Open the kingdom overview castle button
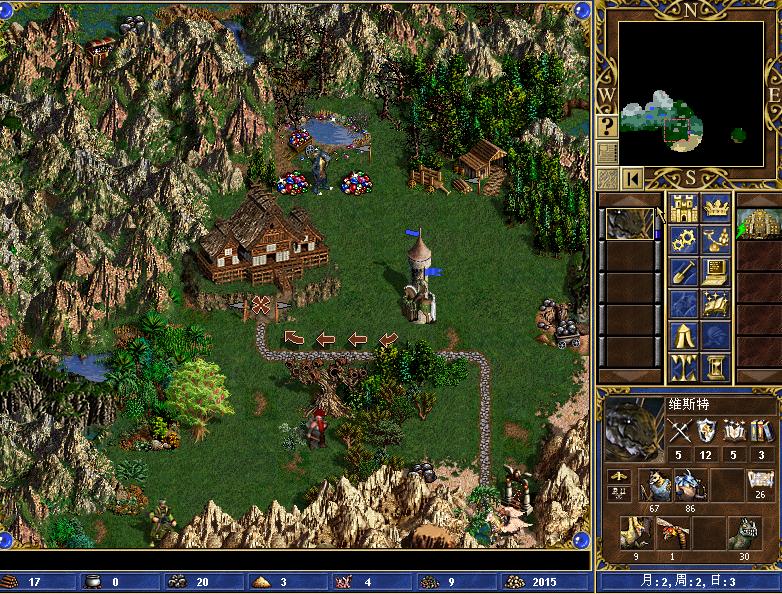 coord(684,209)
